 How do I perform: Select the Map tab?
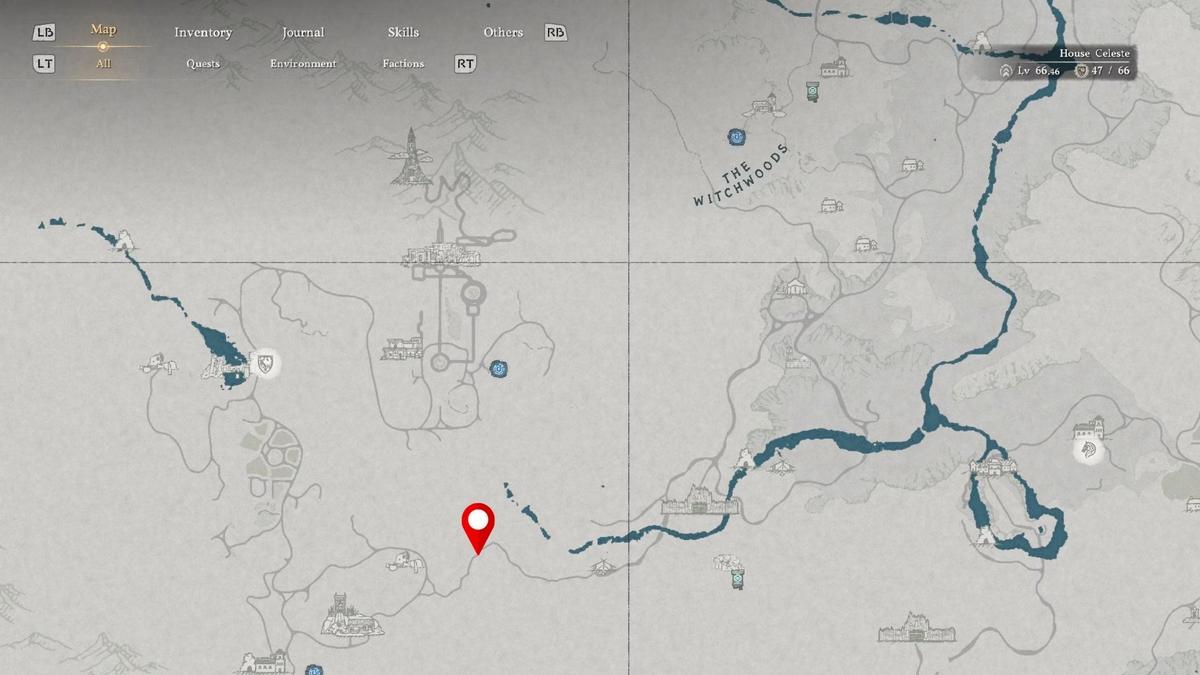click(x=103, y=30)
